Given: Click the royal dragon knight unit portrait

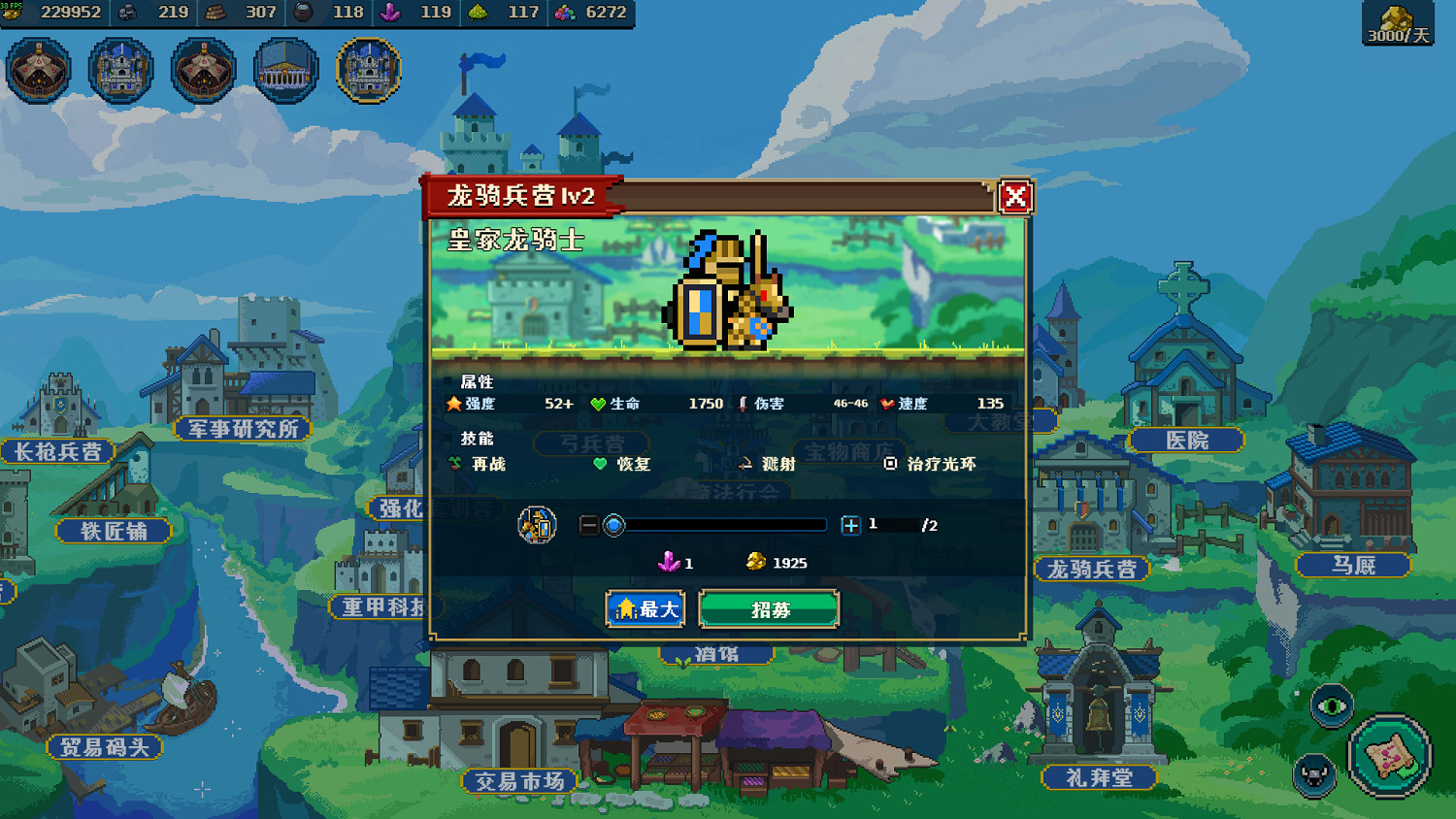Looking at the screenshot, I should 728,291.
